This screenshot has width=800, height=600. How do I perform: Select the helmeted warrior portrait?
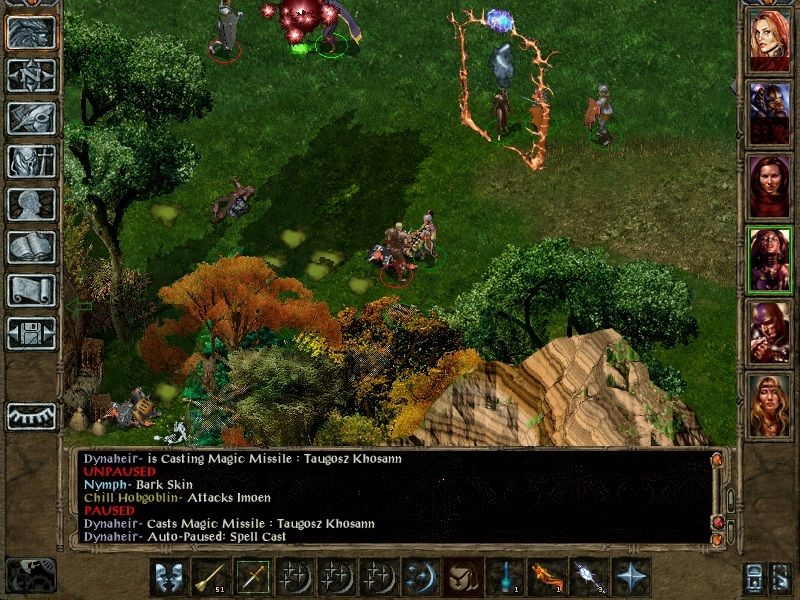[x=770, y=110]
